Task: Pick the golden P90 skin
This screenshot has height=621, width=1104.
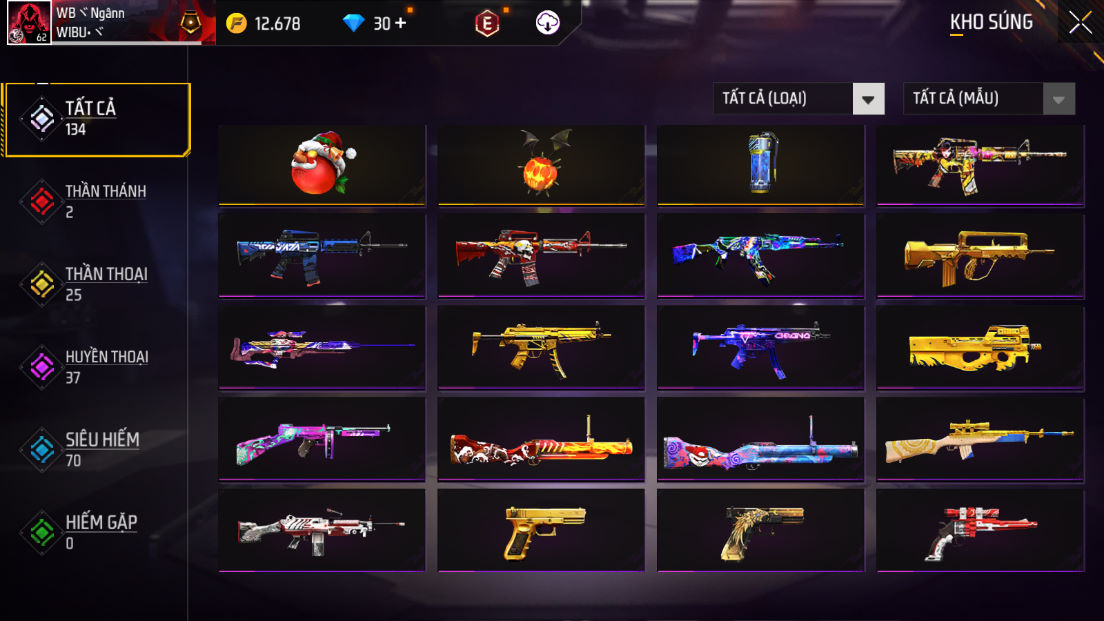Action: 980,346
